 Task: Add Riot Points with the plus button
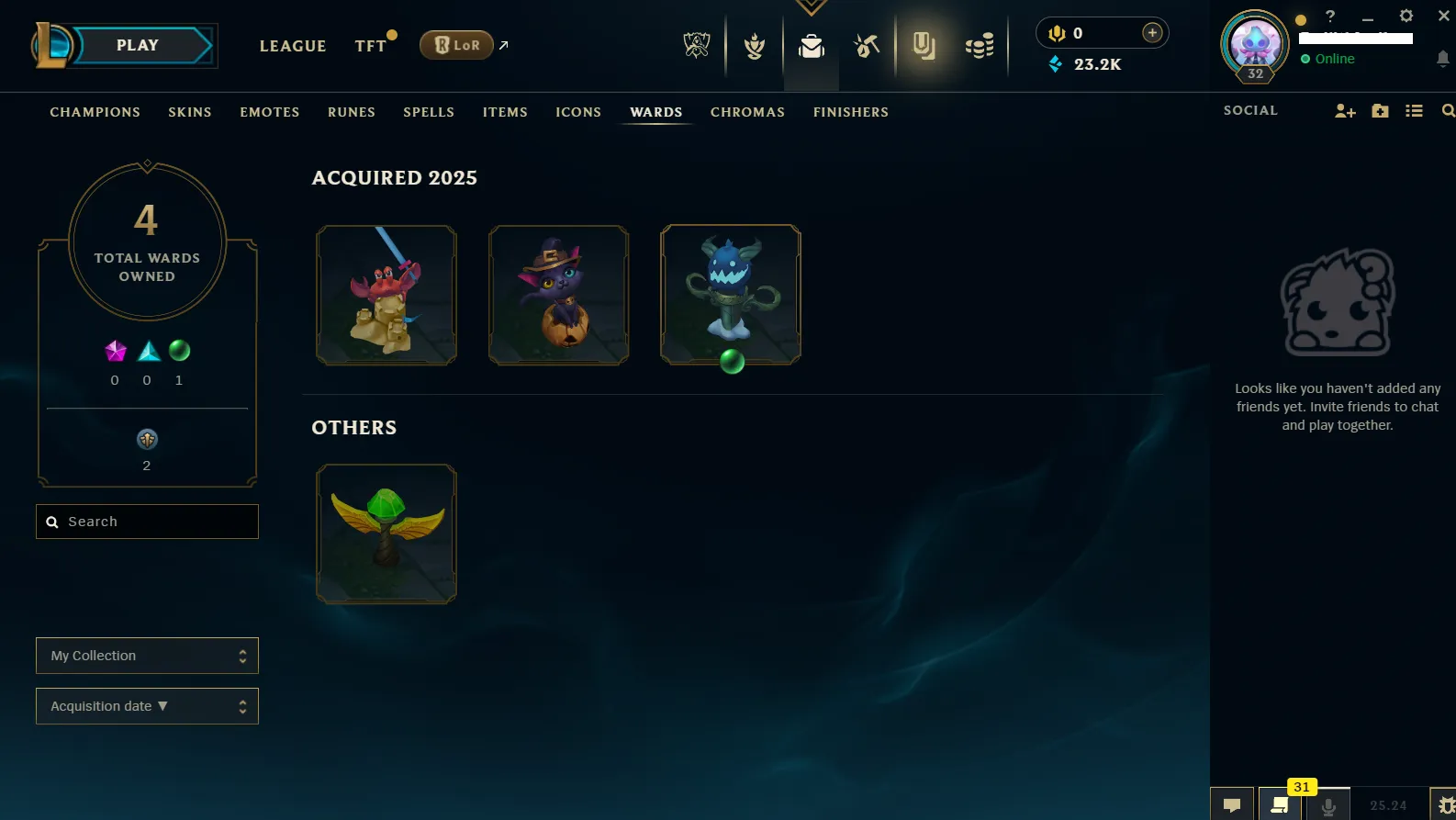1151,31
